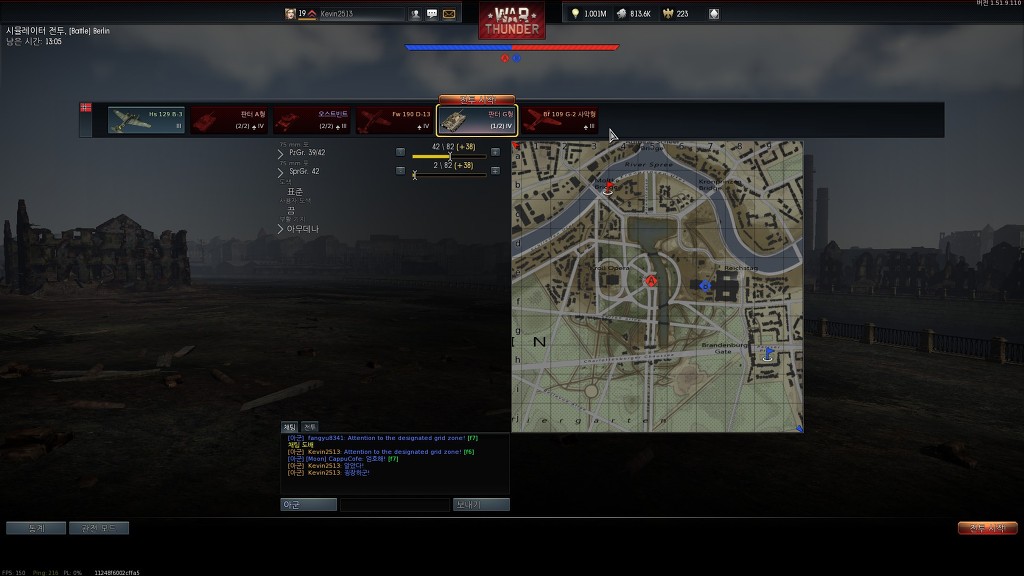Click the chat message input field
Screen dimensions: 1024x576
394,505
